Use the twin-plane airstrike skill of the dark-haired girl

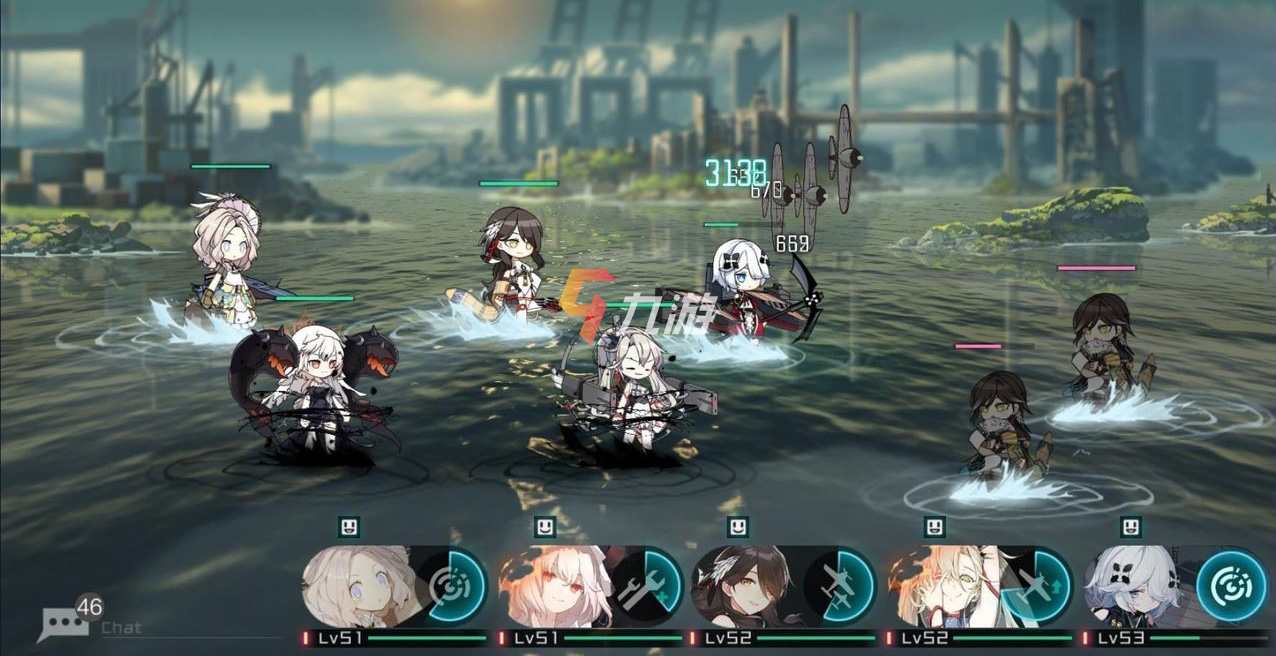tap(840, 587)
